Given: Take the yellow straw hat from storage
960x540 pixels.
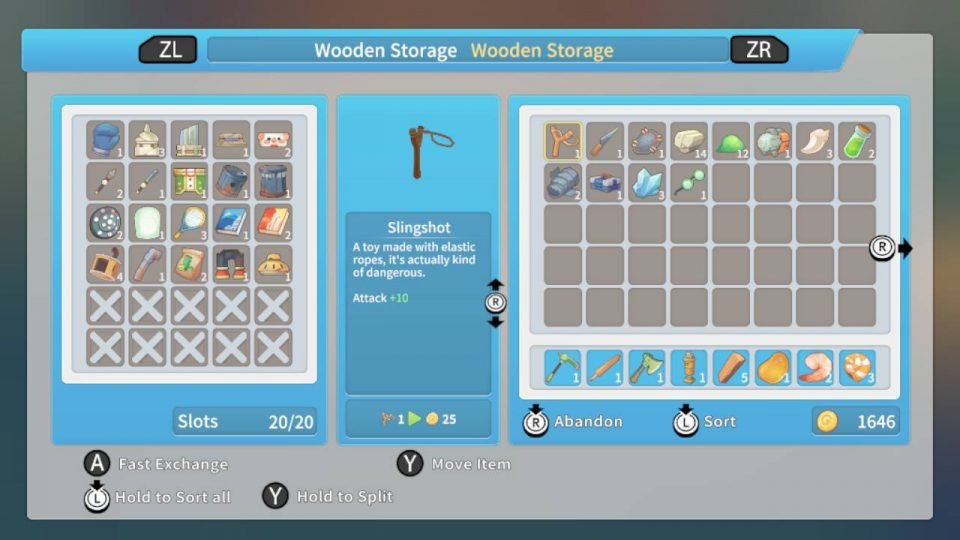Looking at the screenshot, I should (273, 264).
